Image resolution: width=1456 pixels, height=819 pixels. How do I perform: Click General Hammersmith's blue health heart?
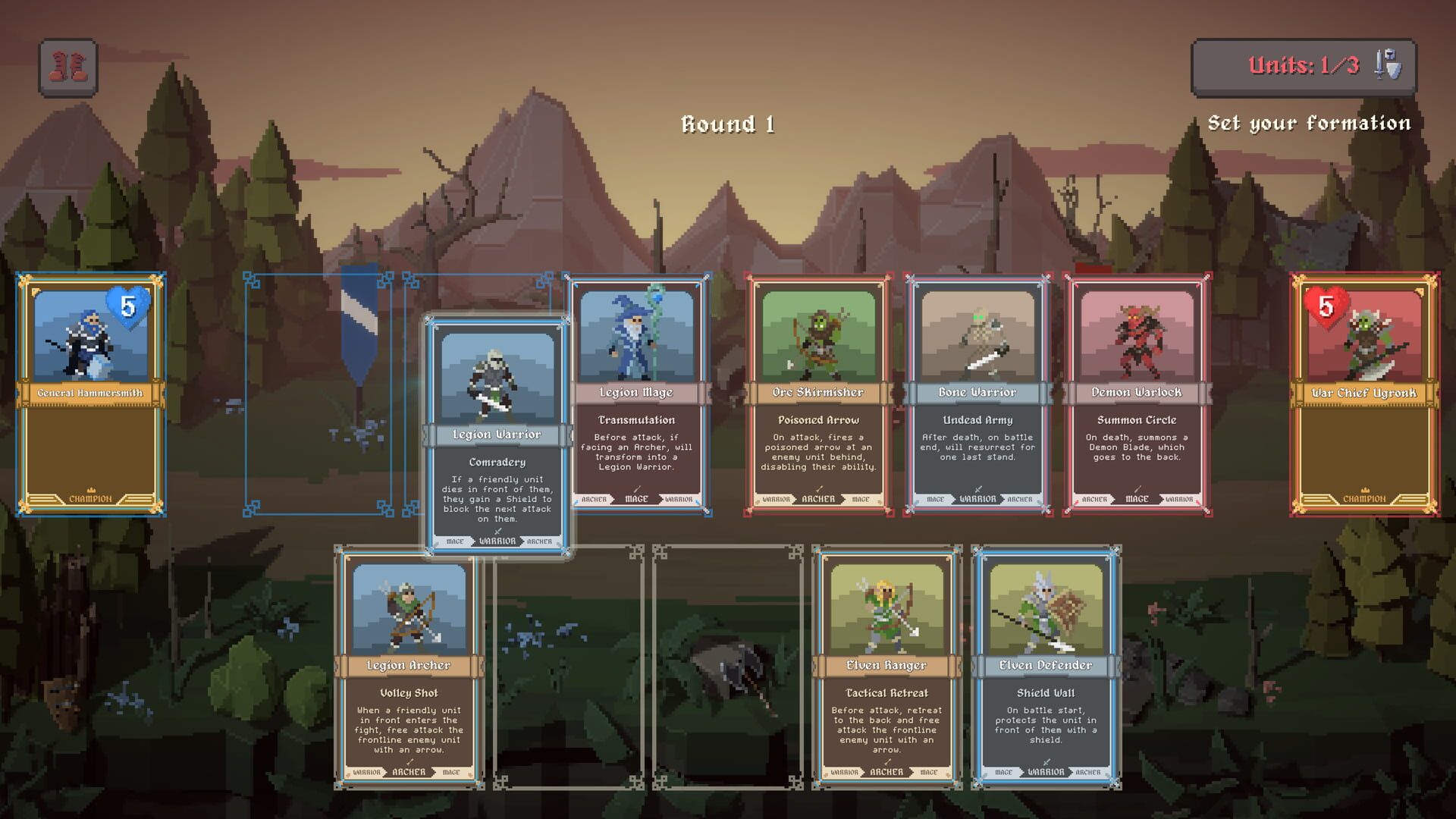click(126, 309)
